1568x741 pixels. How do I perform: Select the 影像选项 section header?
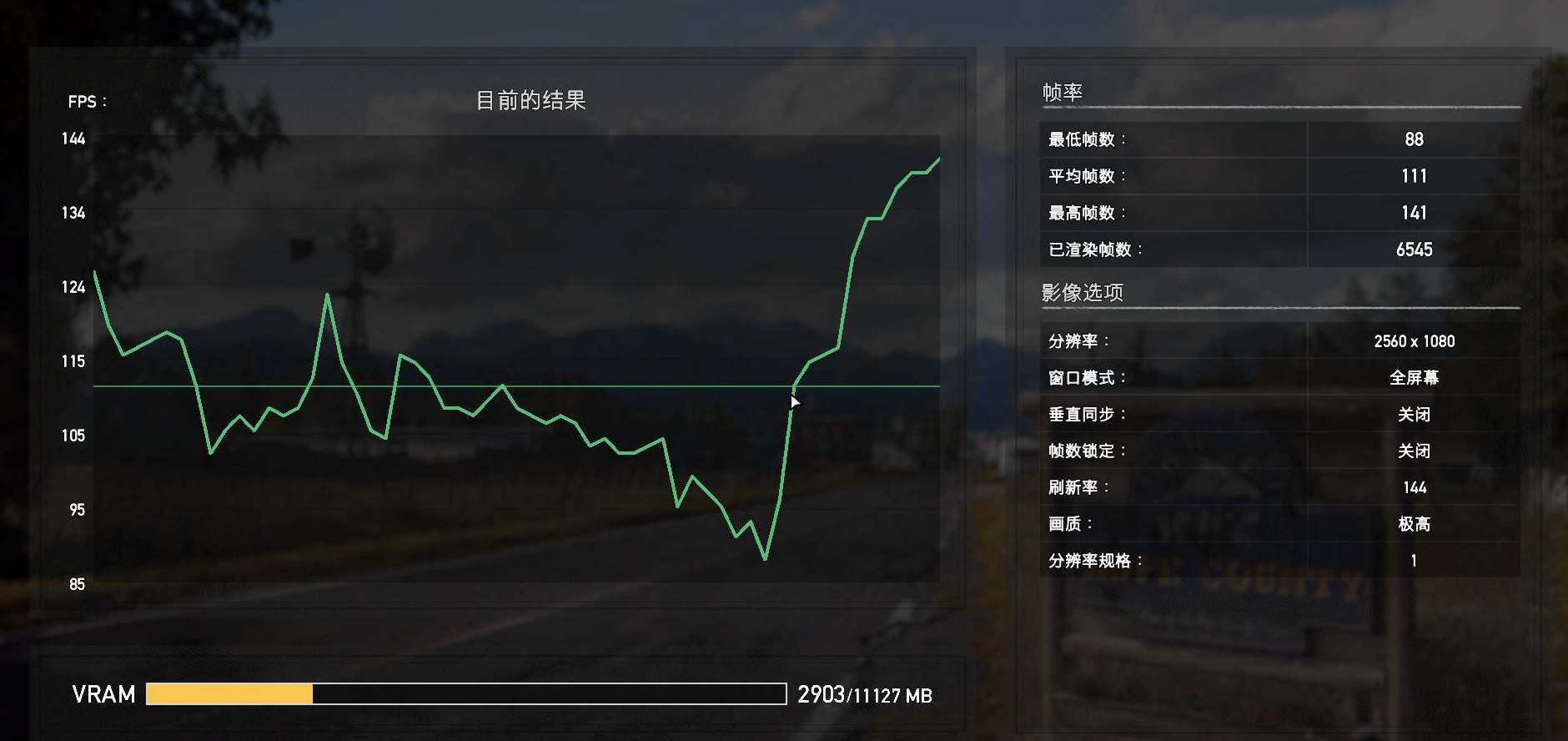coord(1081,293)
